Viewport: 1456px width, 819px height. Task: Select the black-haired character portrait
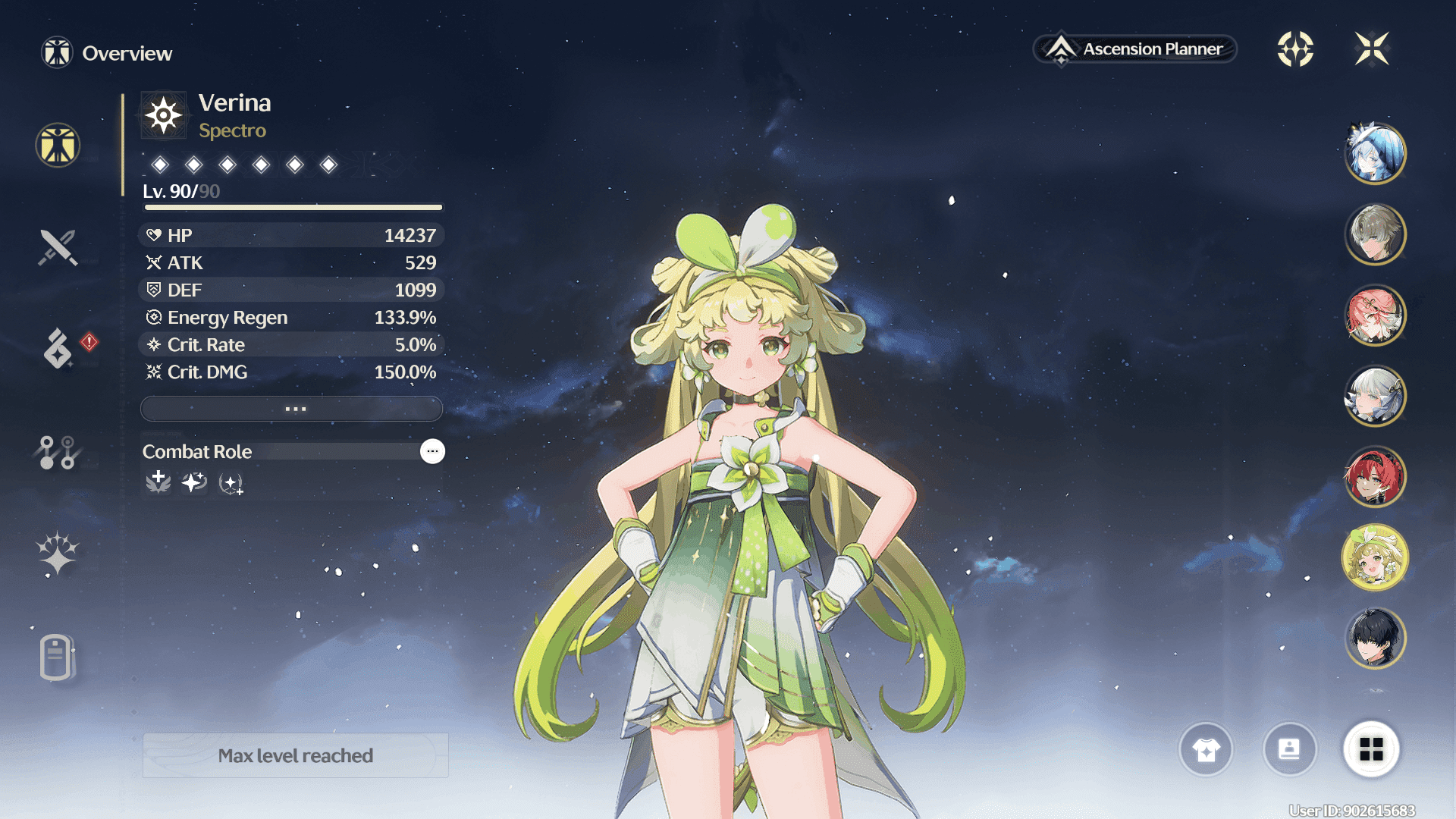pyautogui.click(x=1375, y=638)
